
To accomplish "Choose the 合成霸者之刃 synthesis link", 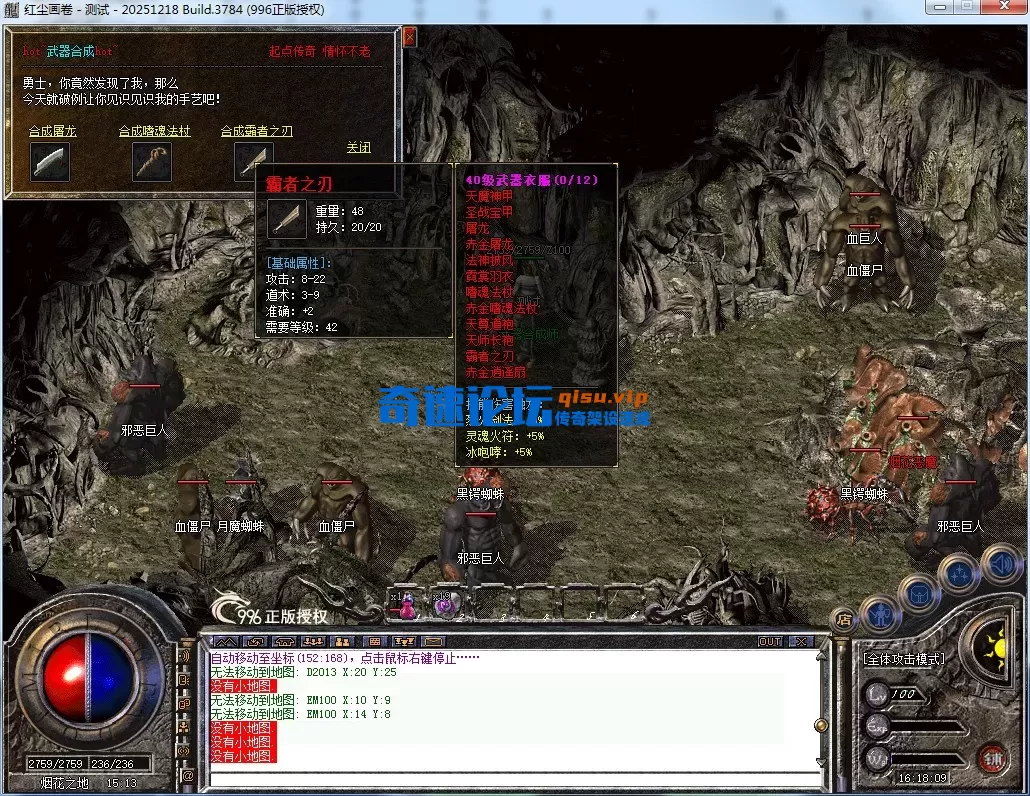I will (x=256, y=131).
